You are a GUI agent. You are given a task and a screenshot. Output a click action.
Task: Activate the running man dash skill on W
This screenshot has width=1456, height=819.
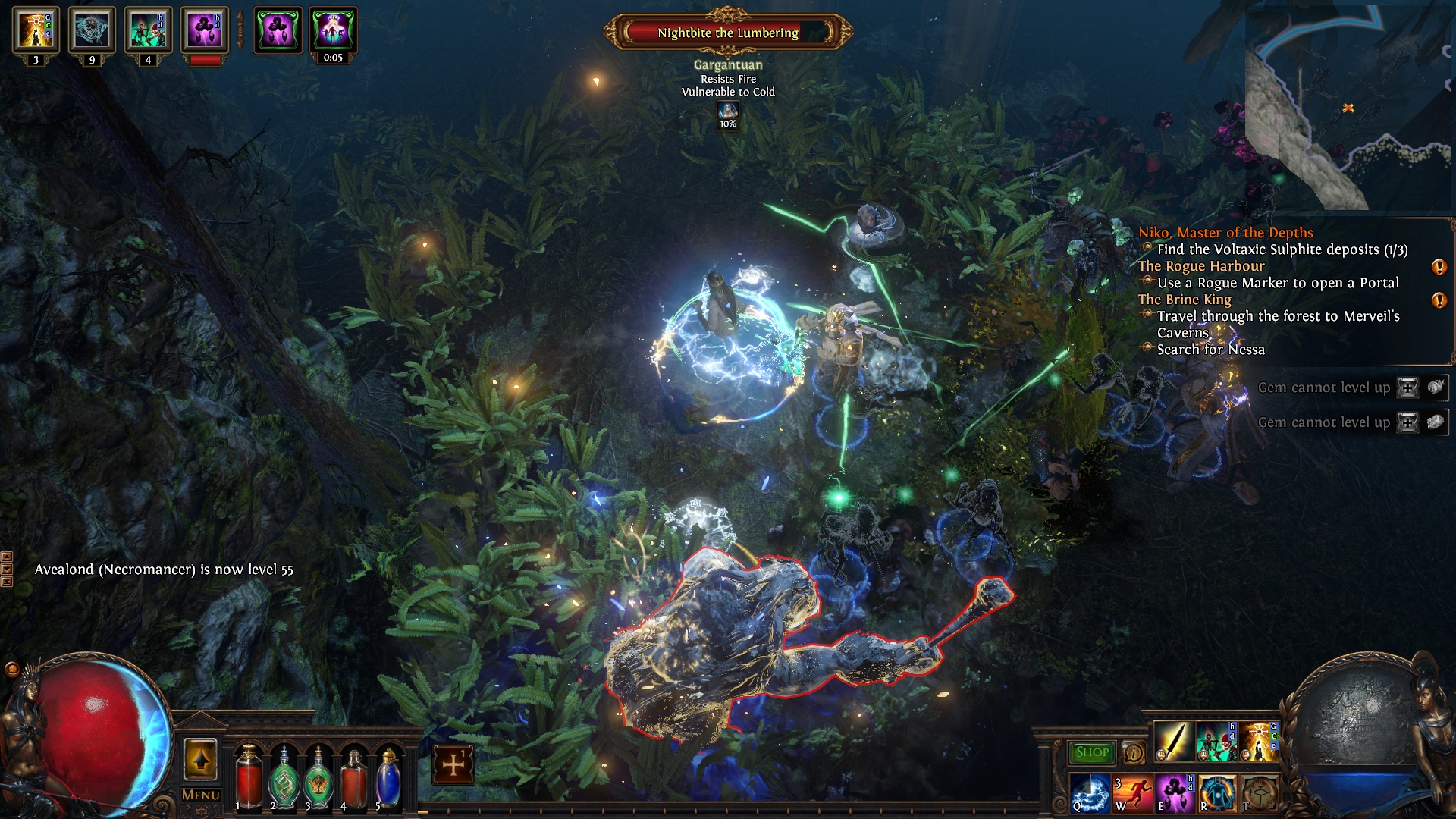[1132, 792]
